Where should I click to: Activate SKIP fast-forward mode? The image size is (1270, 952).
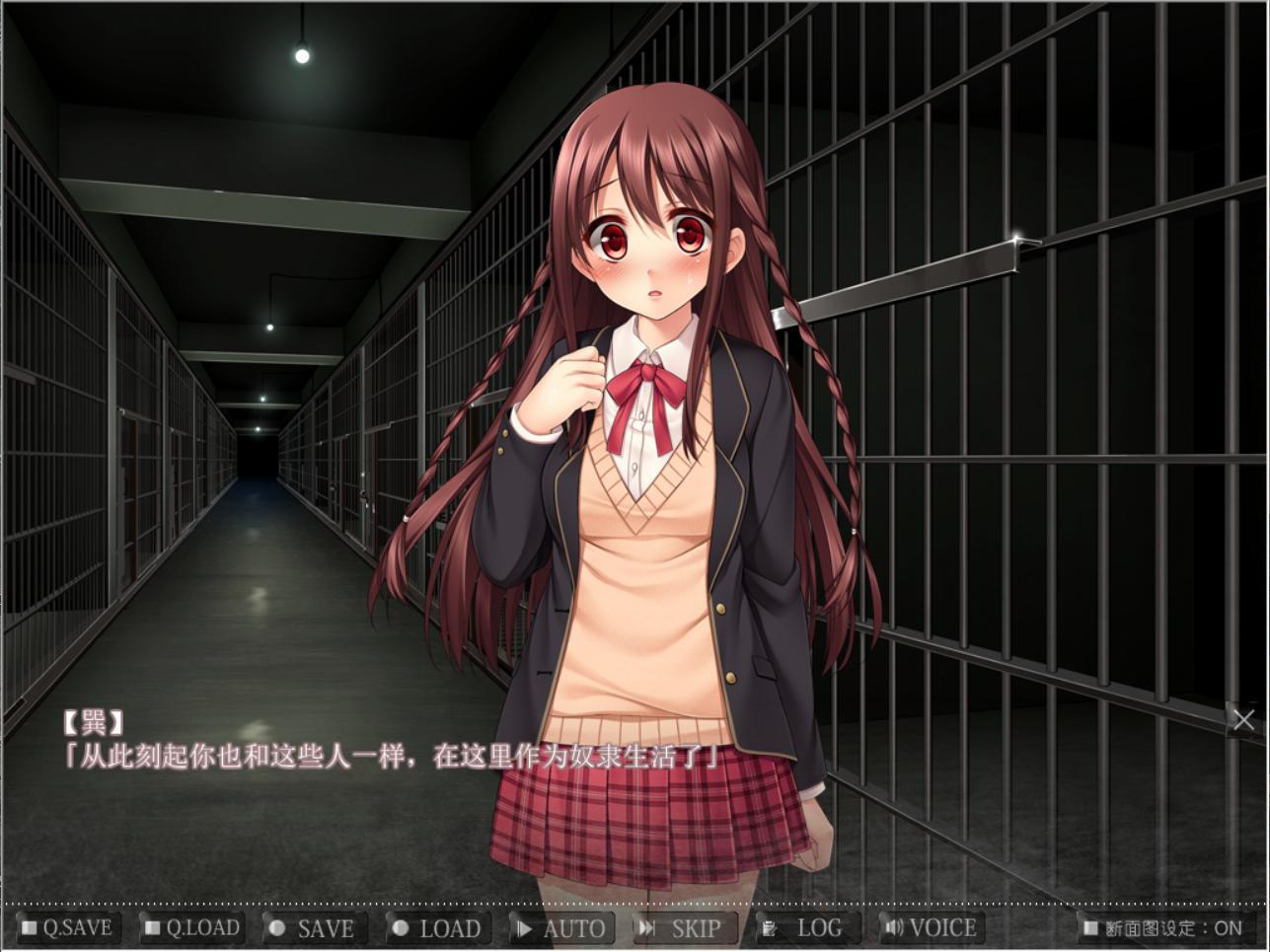tap(686, 927)
